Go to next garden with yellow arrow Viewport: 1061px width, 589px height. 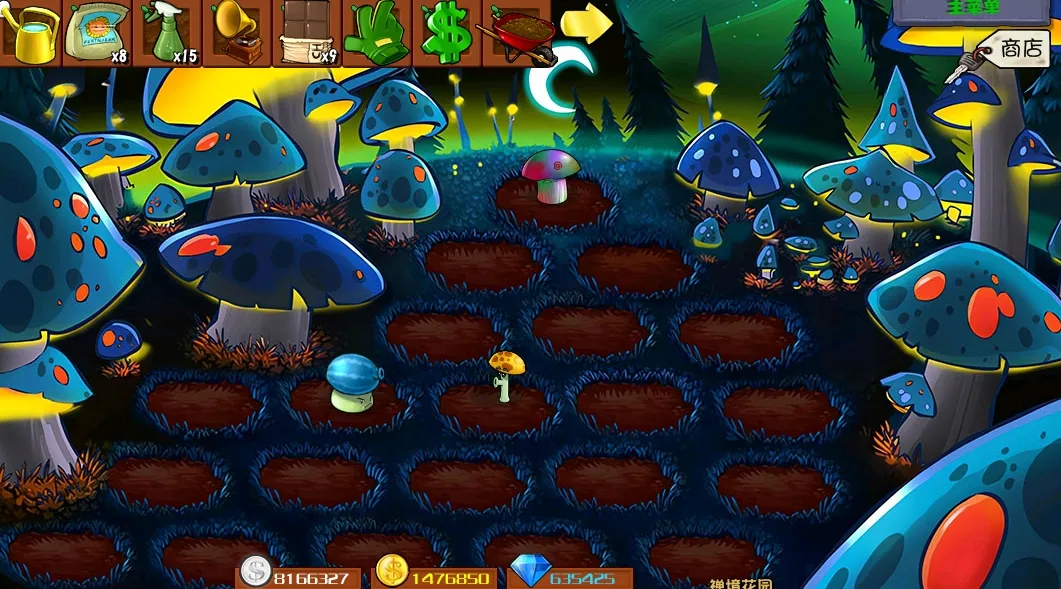coord(586,23)
